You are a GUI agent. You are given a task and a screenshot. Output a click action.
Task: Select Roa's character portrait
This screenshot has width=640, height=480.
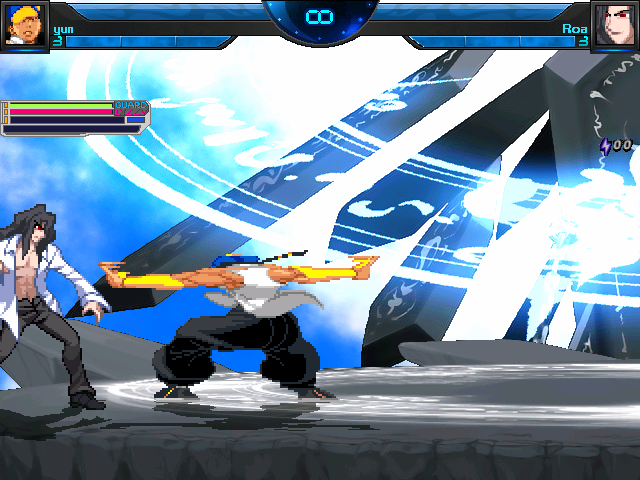(614, 25)
